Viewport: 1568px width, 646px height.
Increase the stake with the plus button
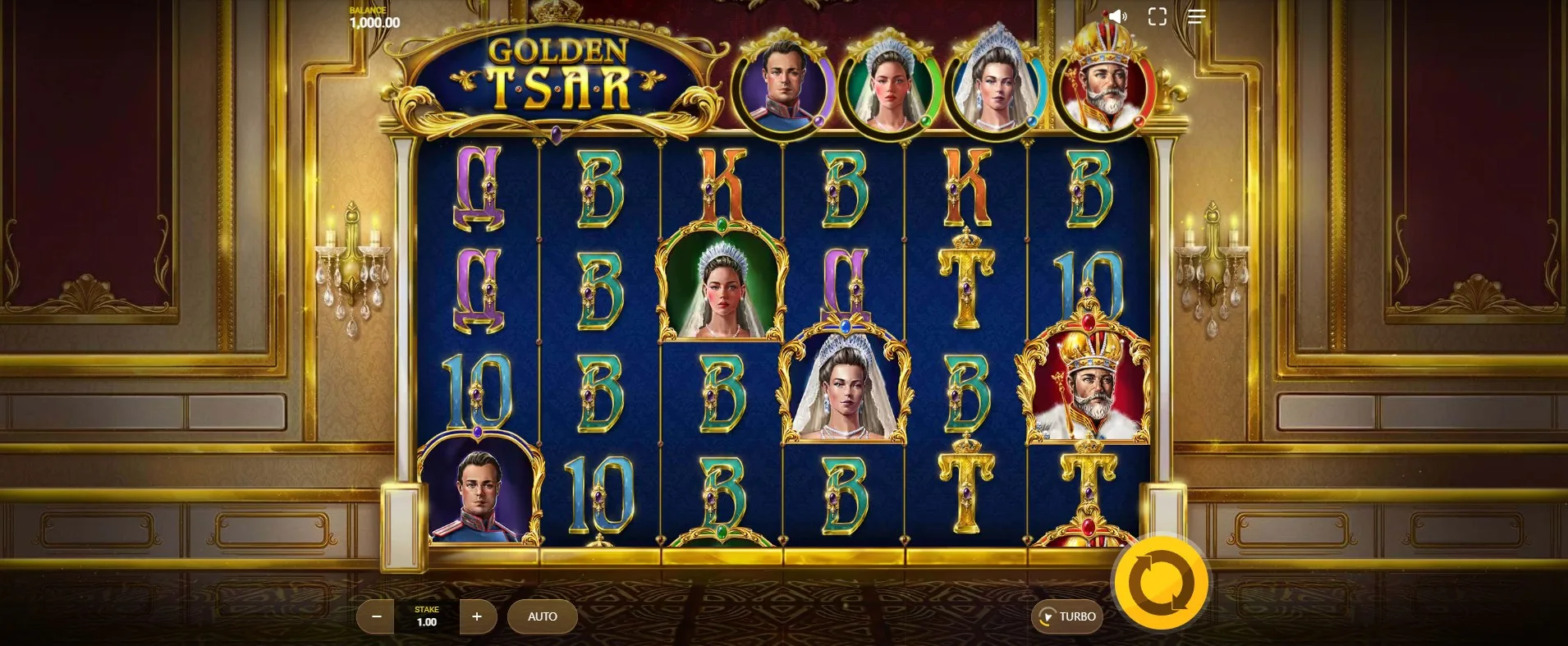[477, 616]
